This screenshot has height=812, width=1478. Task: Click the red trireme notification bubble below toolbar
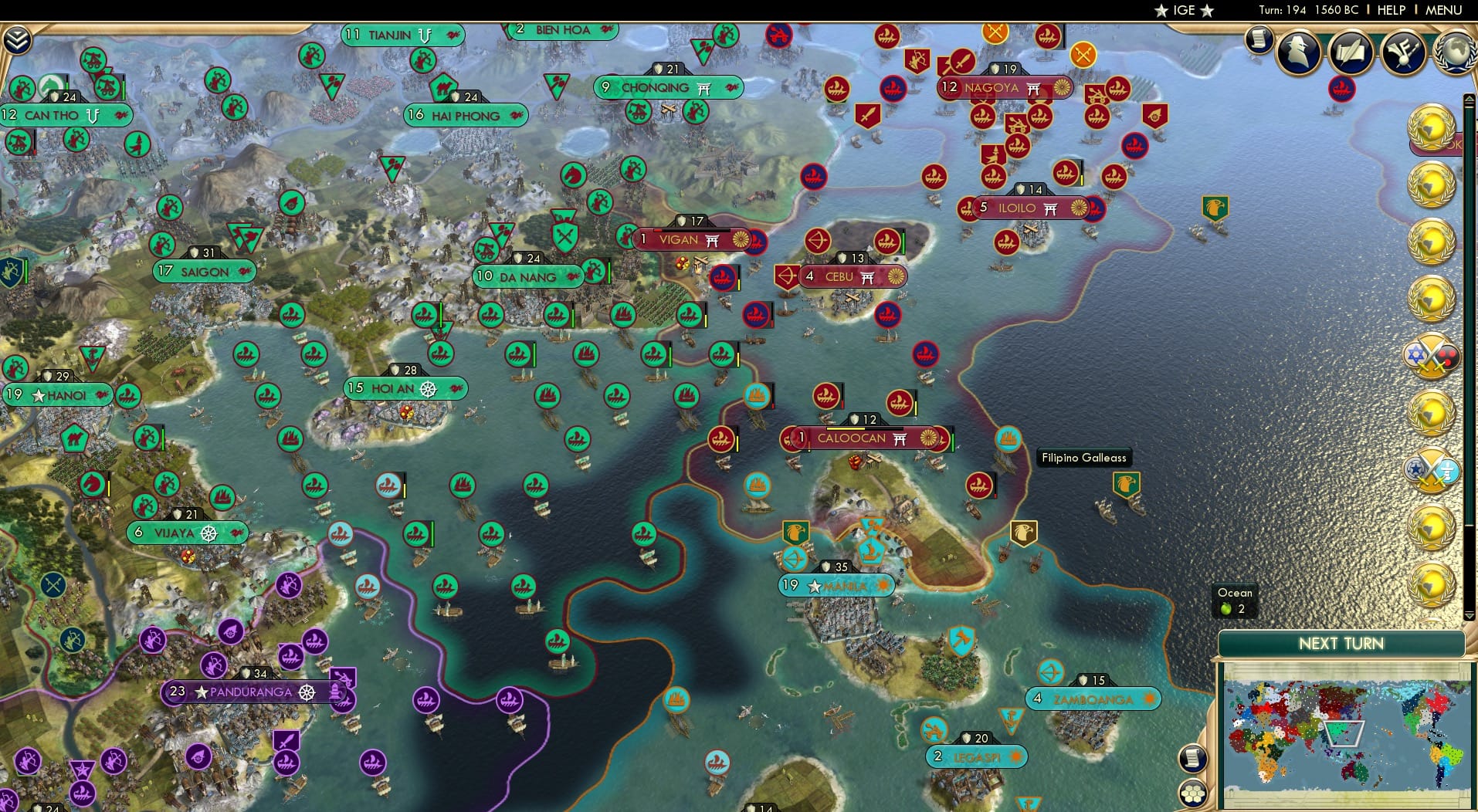click(x=1342, y=89)
